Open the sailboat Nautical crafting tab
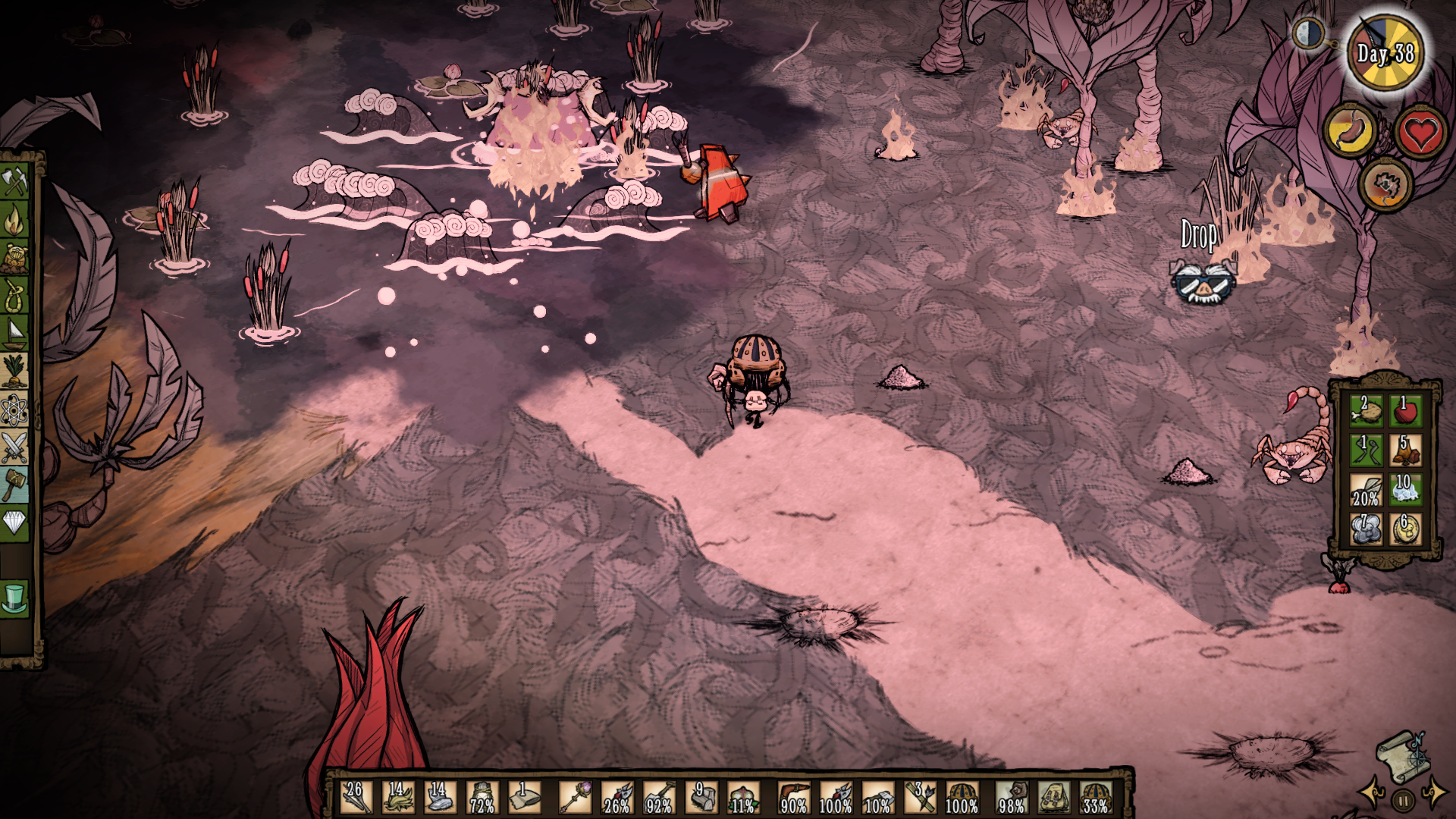The width and height of the screenshot is (1456, 819). click(14, 332)
